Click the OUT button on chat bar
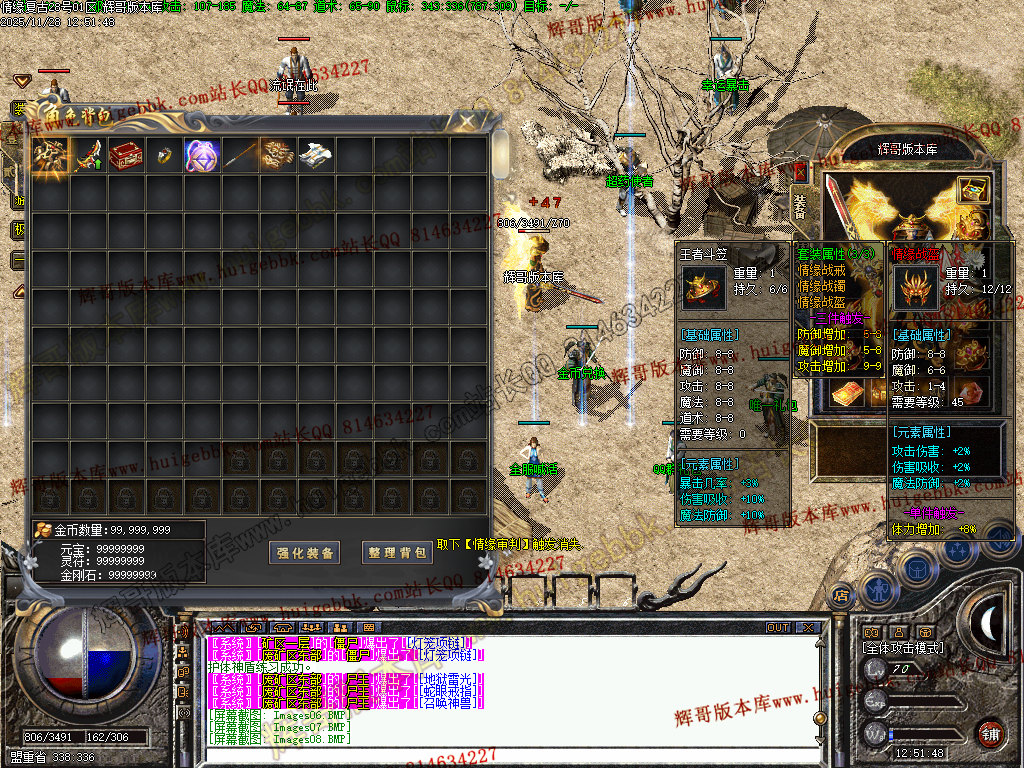This screenshot has height=768, width=1024. point(778,628)
